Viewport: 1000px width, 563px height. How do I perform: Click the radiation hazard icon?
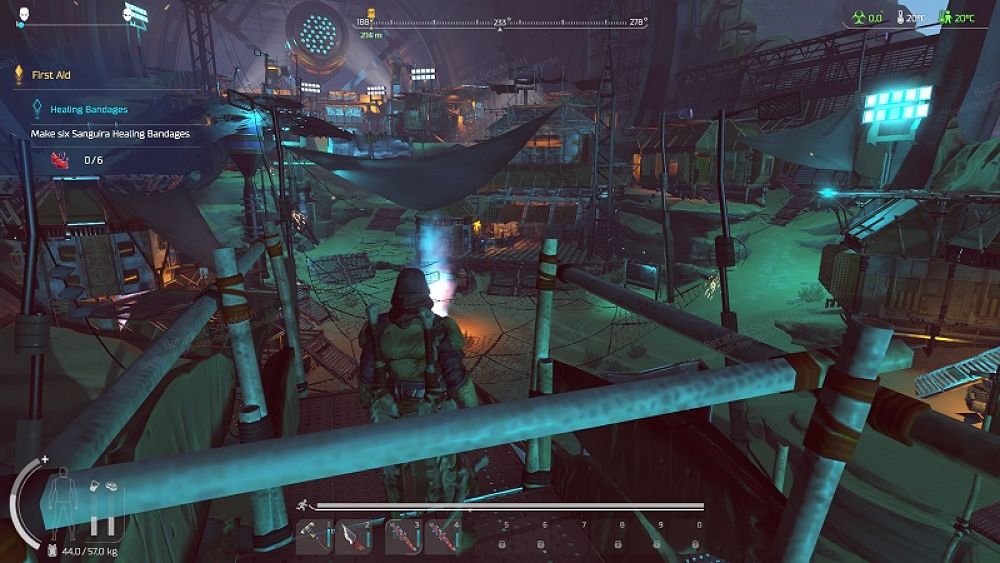pyautogui.click(x=857, y=18)
